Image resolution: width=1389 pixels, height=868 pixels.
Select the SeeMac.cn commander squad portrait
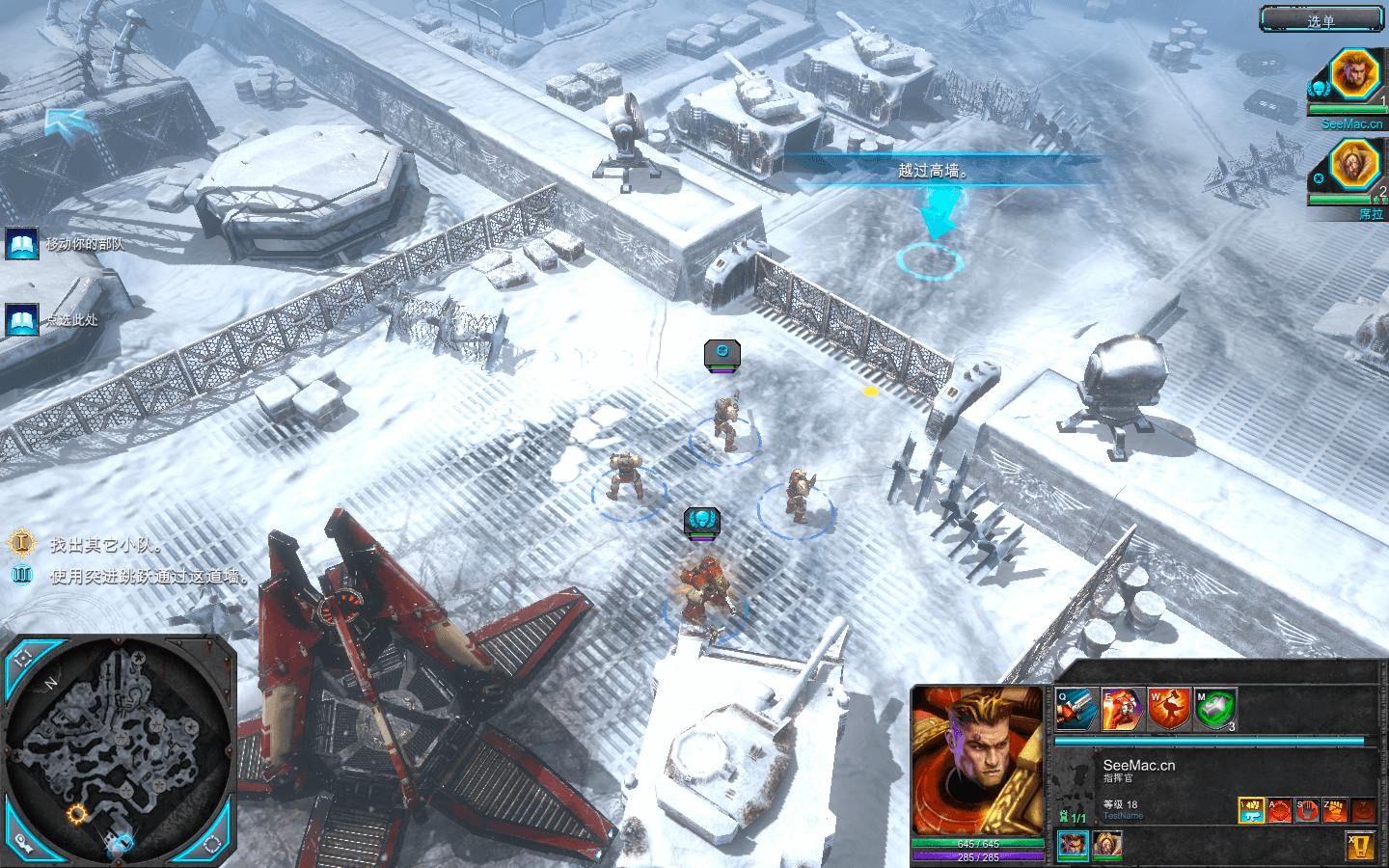[1353, 73]
